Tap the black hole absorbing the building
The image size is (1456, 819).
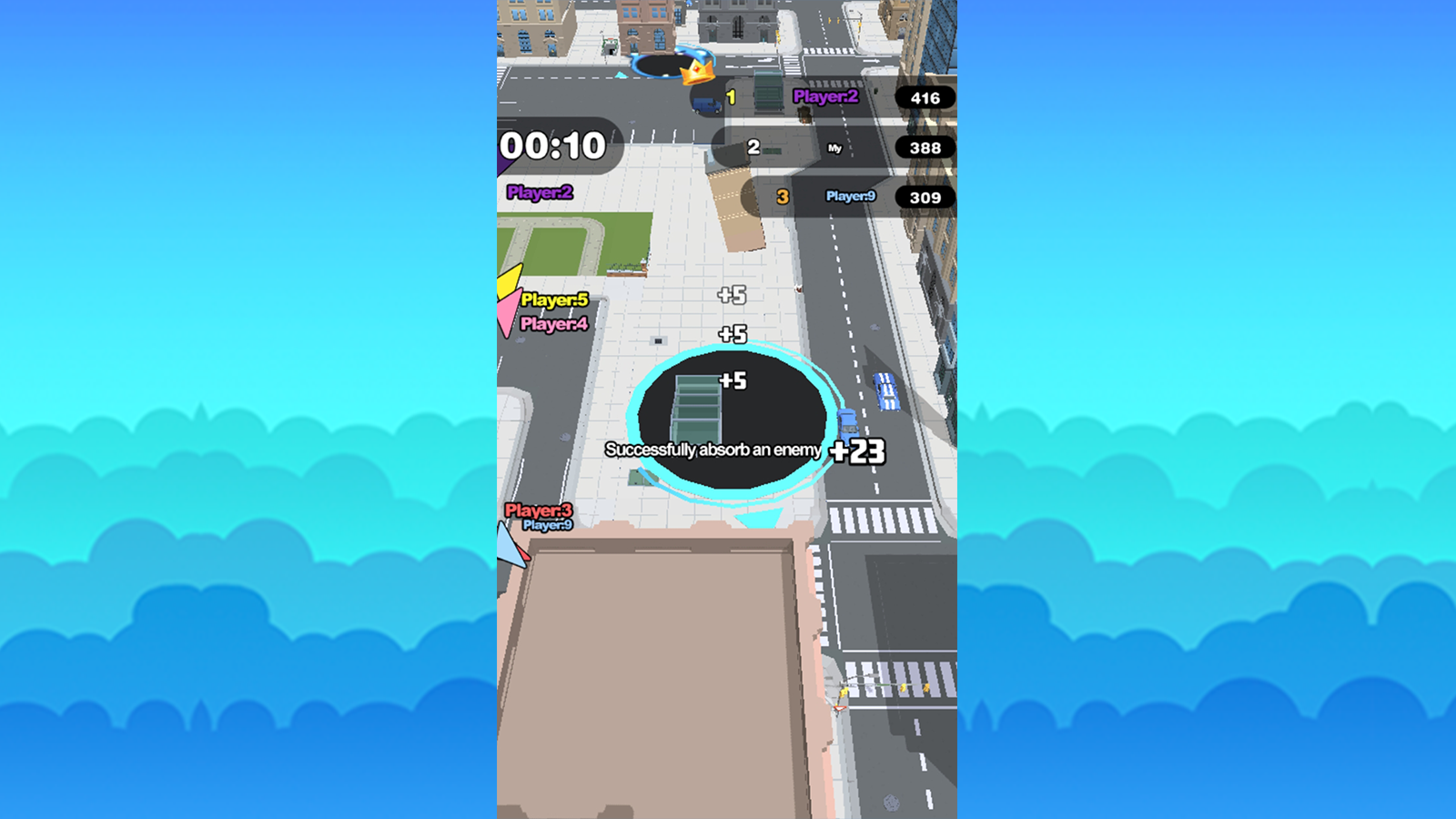click(x=730, y=419)
